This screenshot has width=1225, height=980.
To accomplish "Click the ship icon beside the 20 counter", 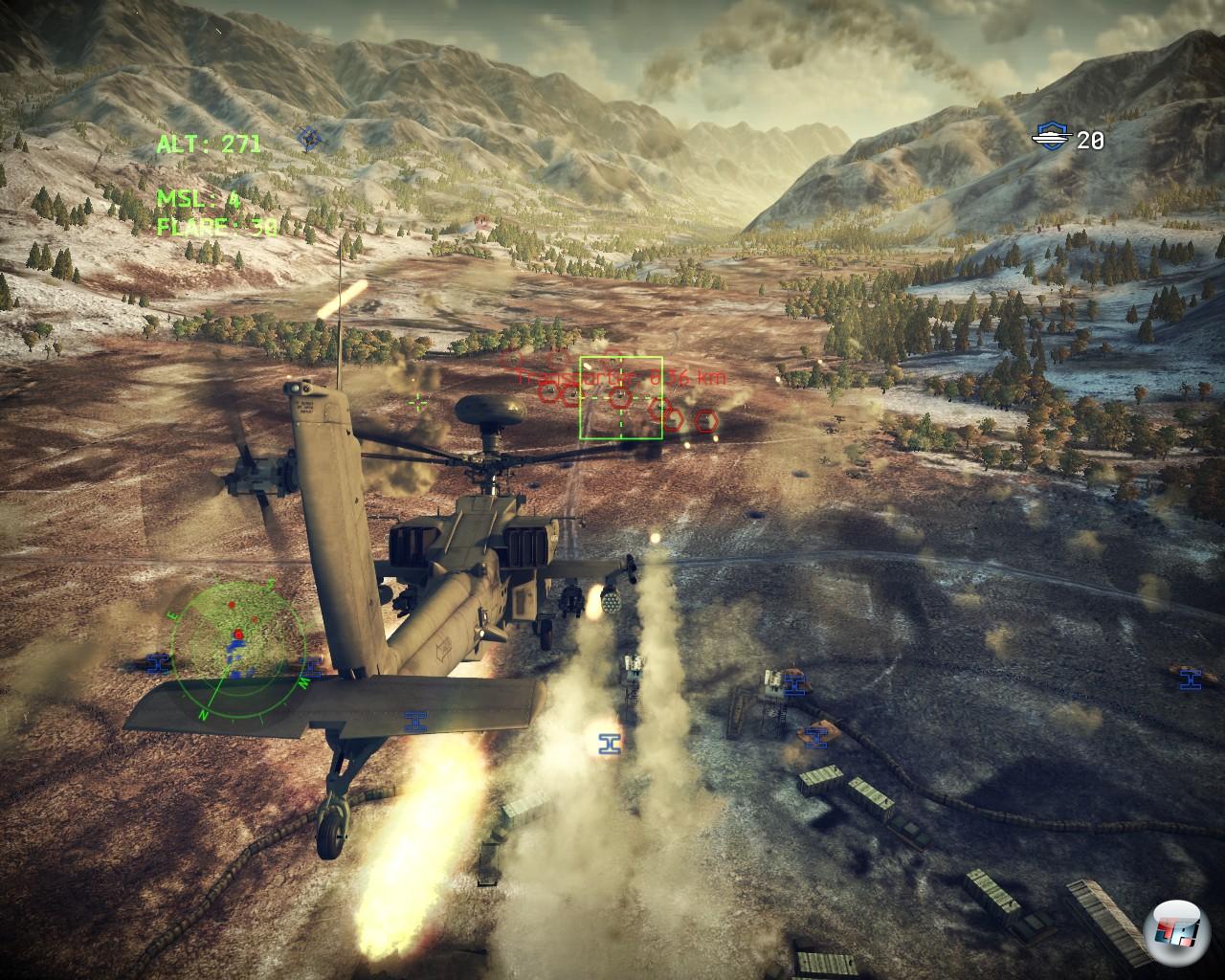I will pyautogui.click(x=1051, y=138).
